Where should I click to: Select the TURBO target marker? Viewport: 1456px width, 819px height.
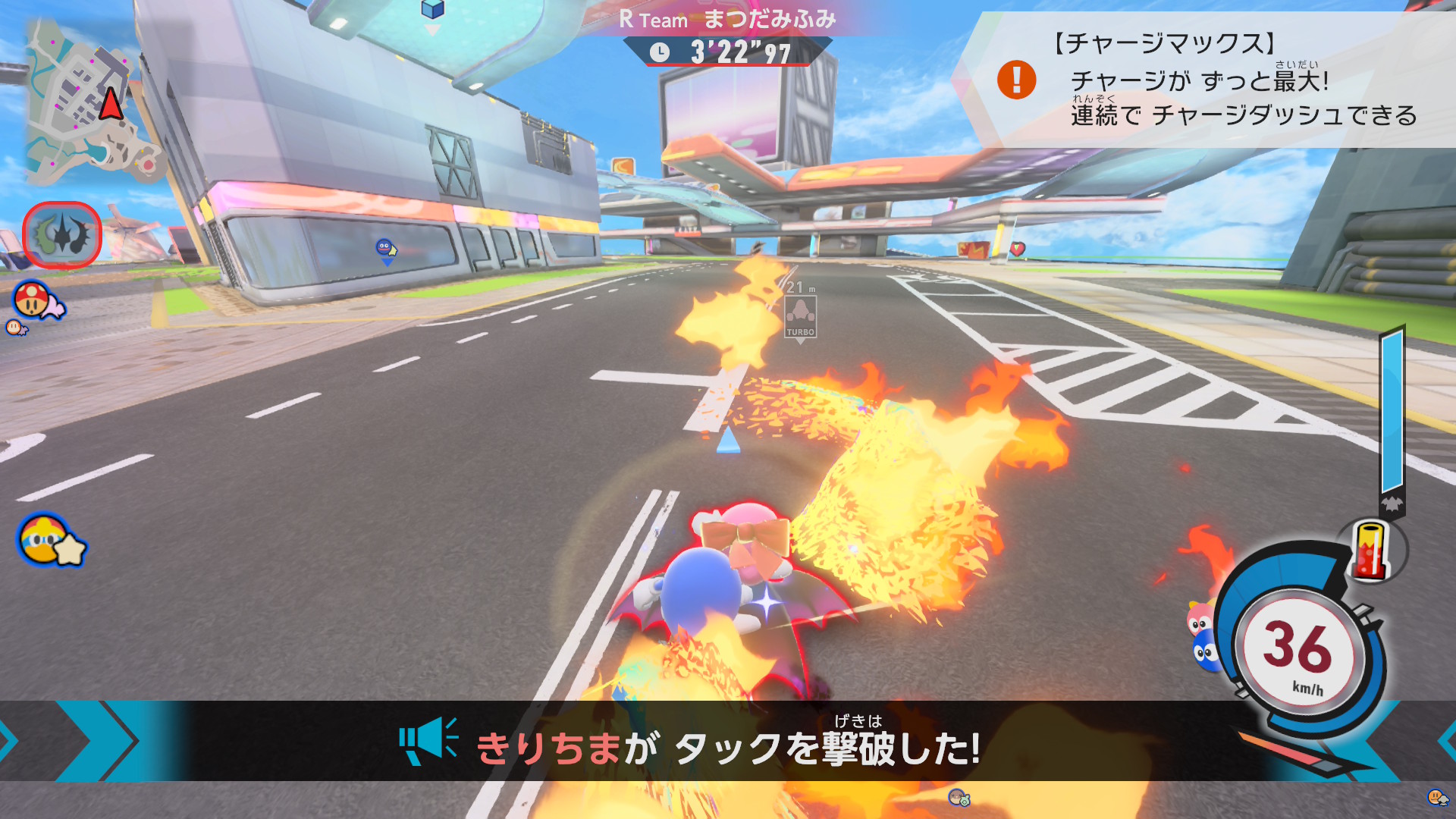[x=800, y=316]
